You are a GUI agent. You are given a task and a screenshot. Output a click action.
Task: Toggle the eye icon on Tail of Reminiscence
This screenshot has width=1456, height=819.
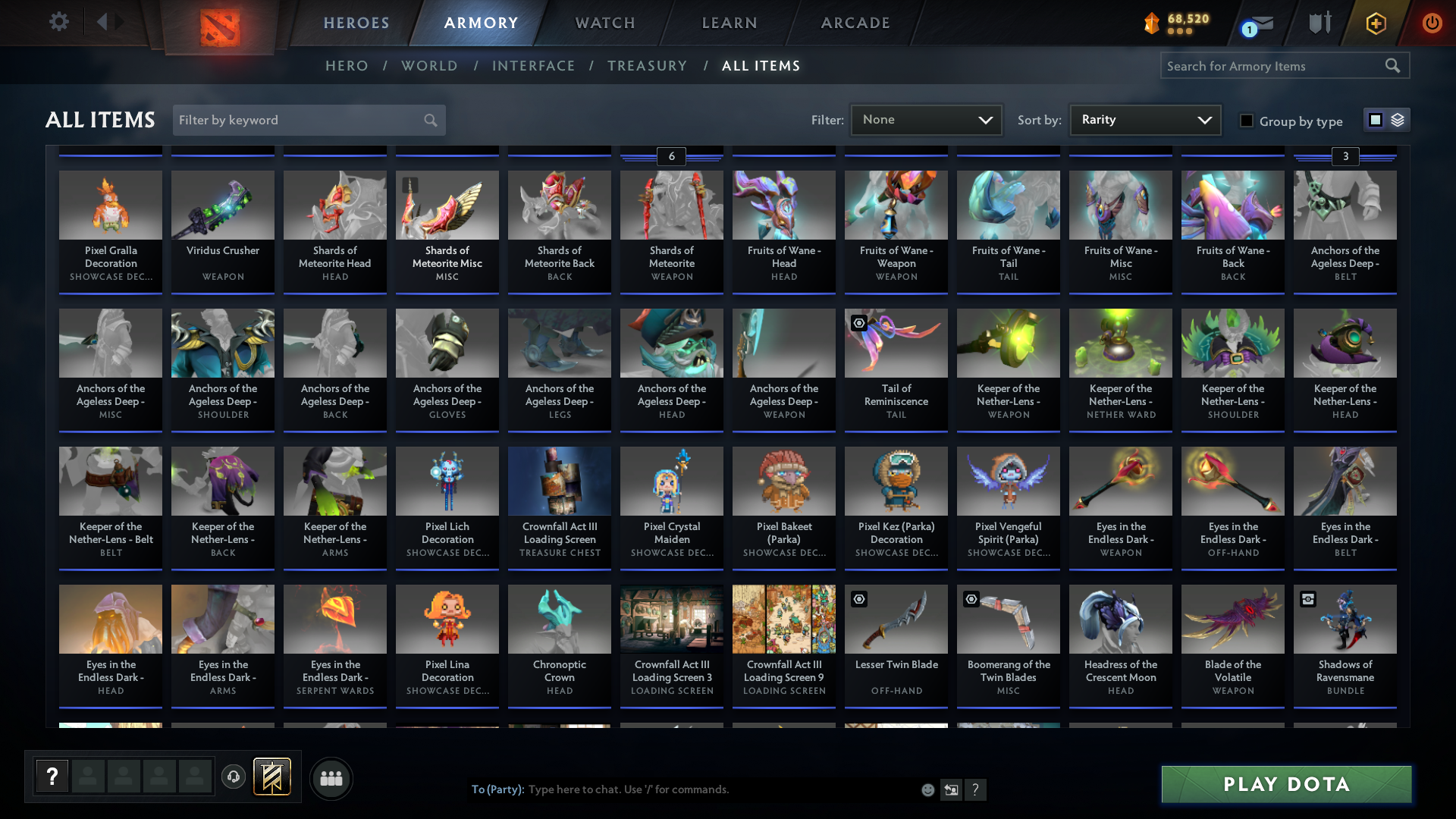(859, 323)
